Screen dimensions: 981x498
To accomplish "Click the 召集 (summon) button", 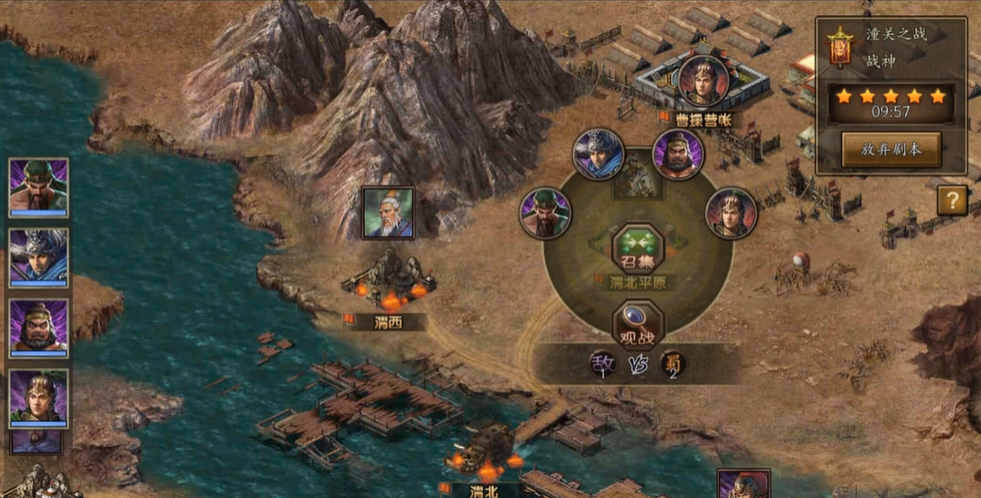I will point(638,249).
